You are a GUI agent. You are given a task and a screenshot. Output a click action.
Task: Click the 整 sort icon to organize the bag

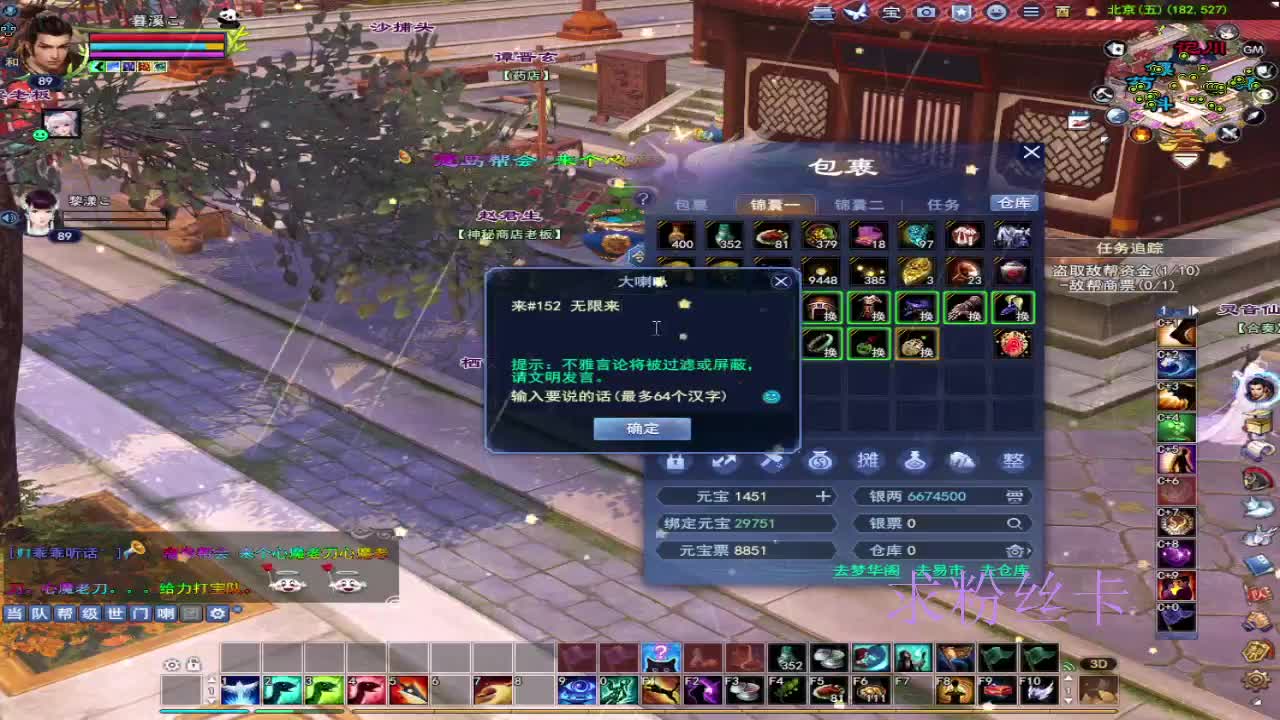pyautogui.click(x=1013, y=461)
